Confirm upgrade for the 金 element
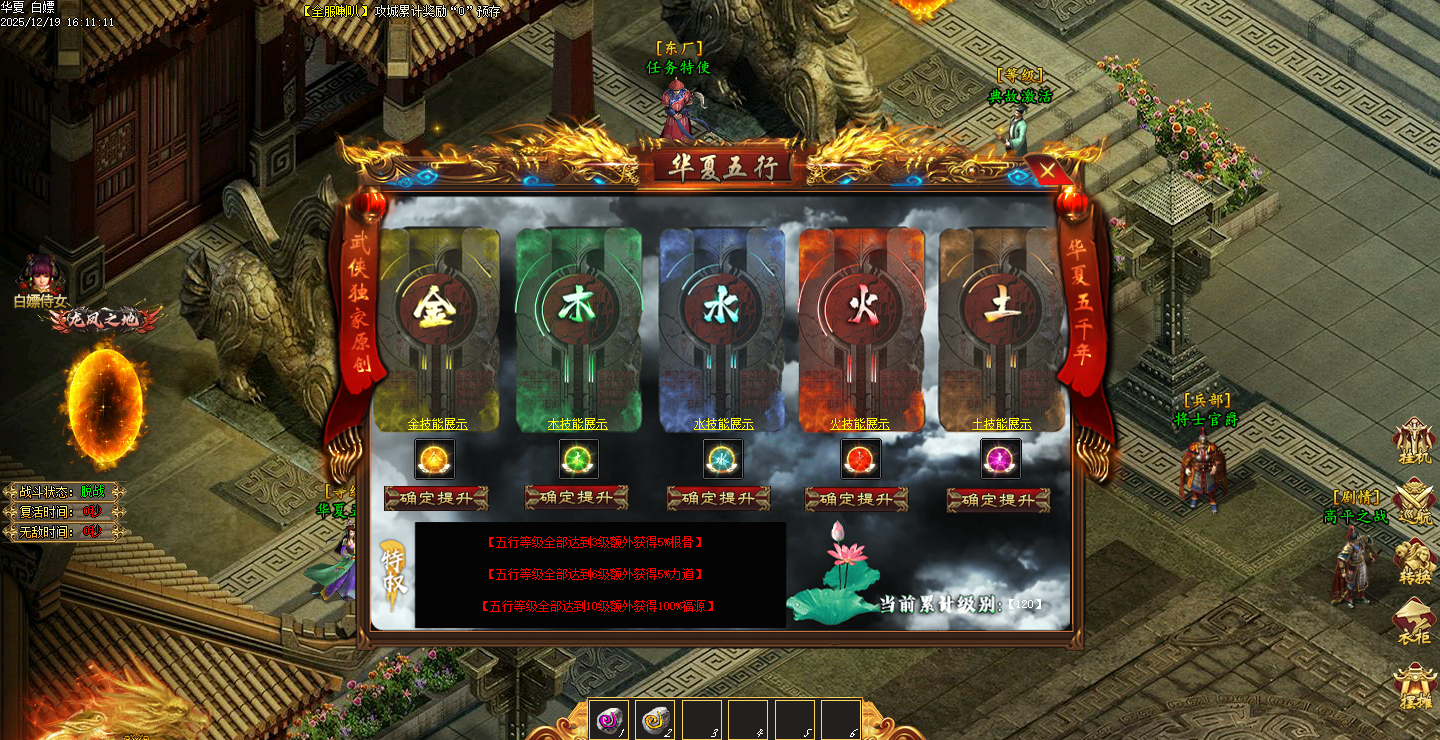The width and height of the screenshot is (1440, 740). [436, 498]
